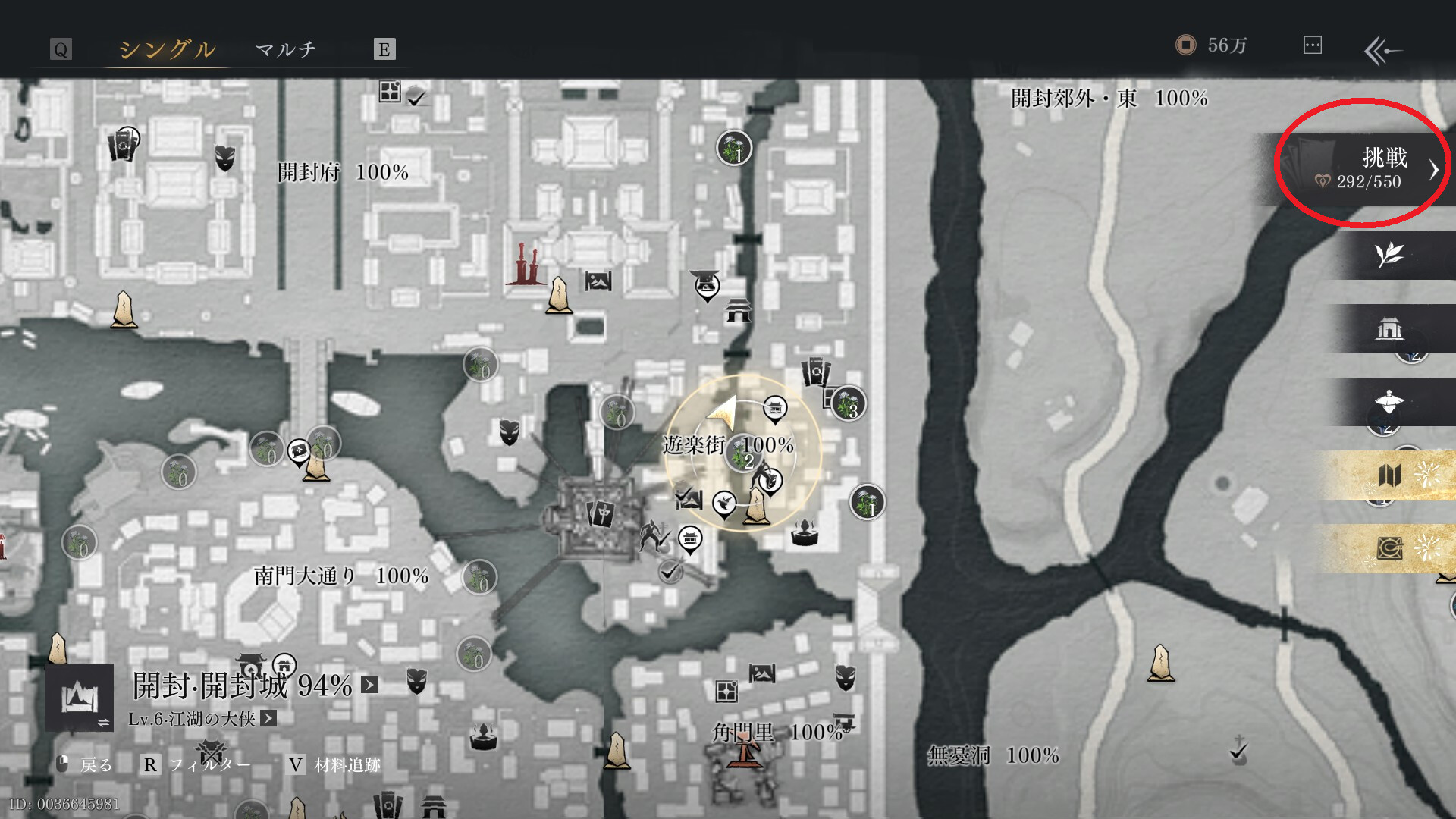Open the gold square-emblem panel
This screenshot has width=1456, height=819.
[x=1389, y=548]
